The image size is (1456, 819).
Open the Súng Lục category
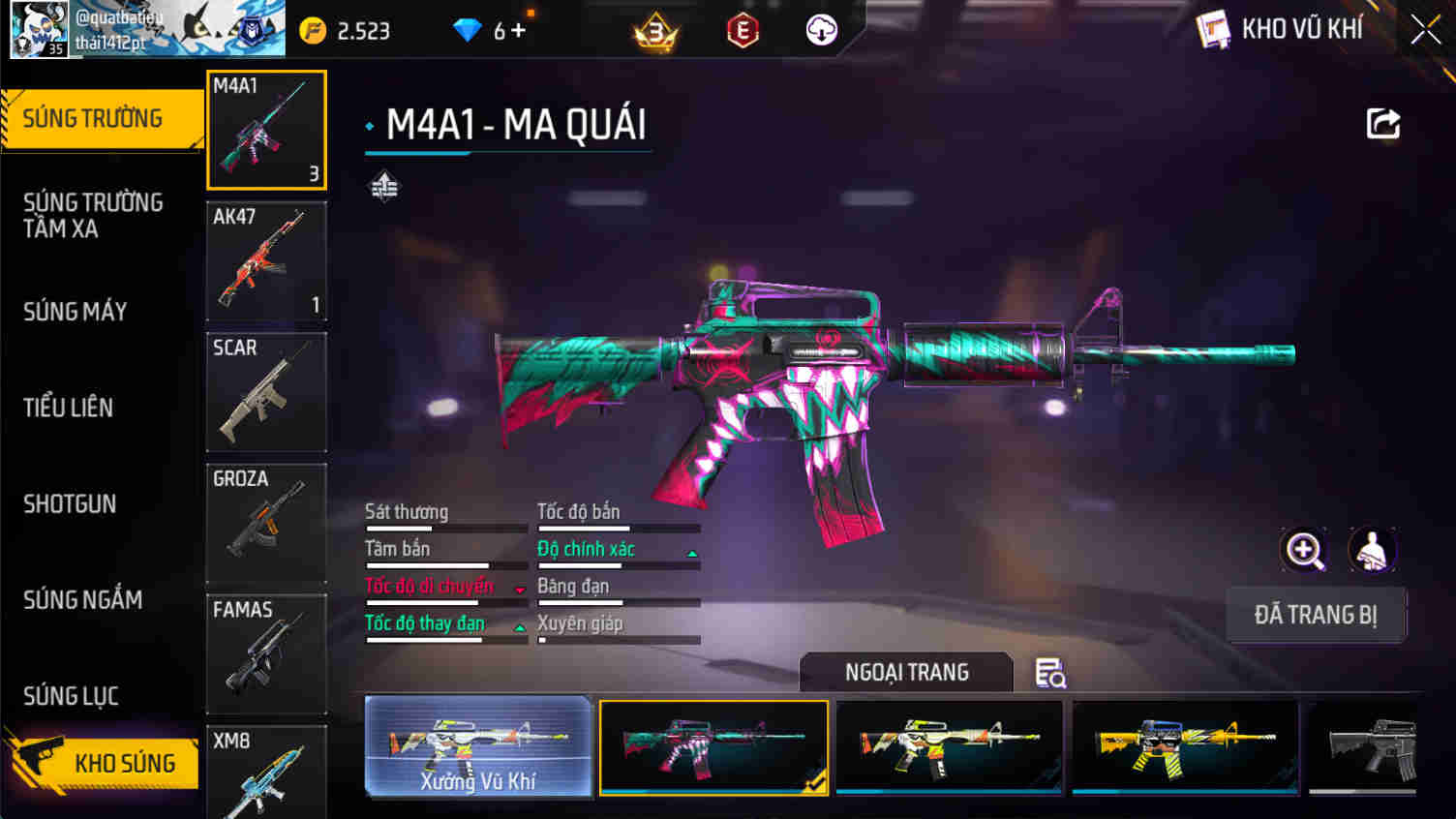(71, 695)
